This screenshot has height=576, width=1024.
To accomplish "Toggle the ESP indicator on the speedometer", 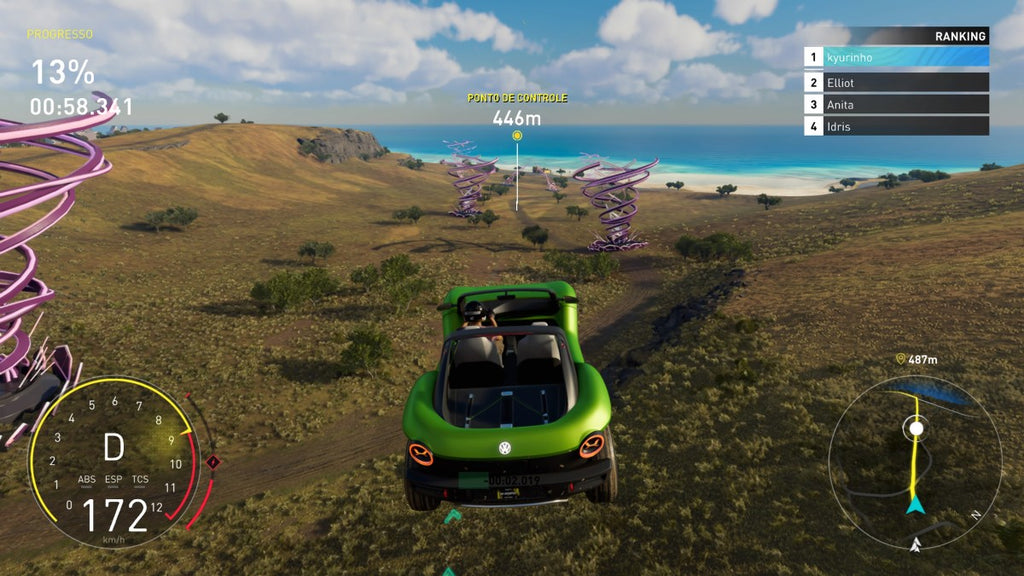I will (x=114, y=479).
